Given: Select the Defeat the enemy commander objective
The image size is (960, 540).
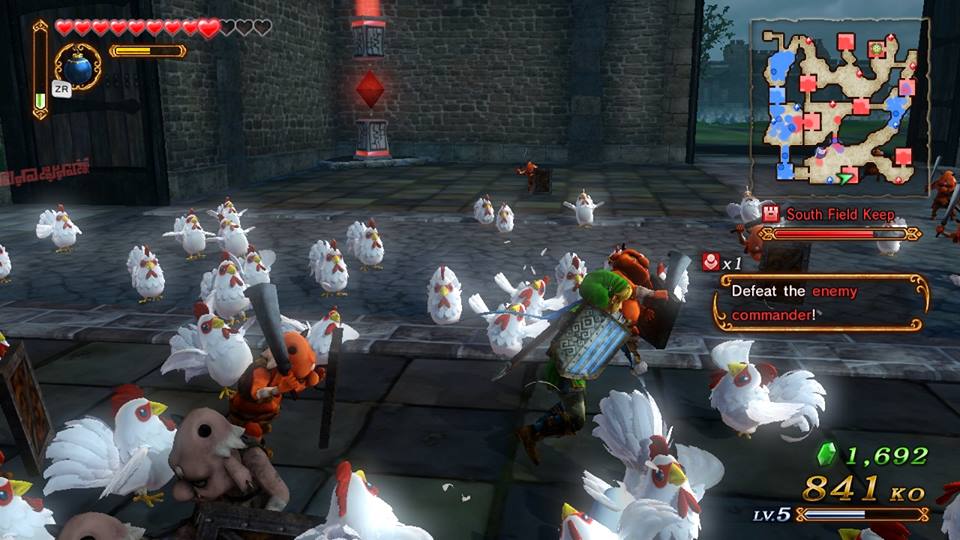Looking at the screenshot, I should pyautogui.click(x=821, y=301).
